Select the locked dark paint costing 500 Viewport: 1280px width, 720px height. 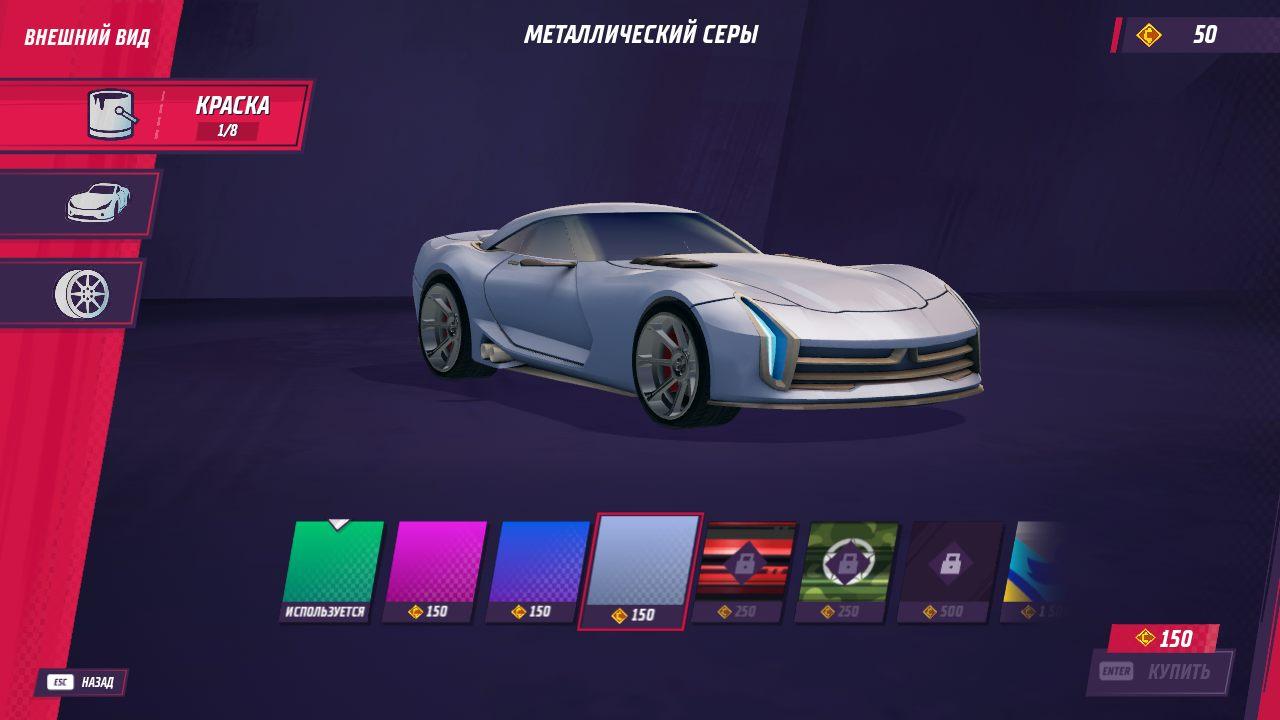tap(950, 565)
